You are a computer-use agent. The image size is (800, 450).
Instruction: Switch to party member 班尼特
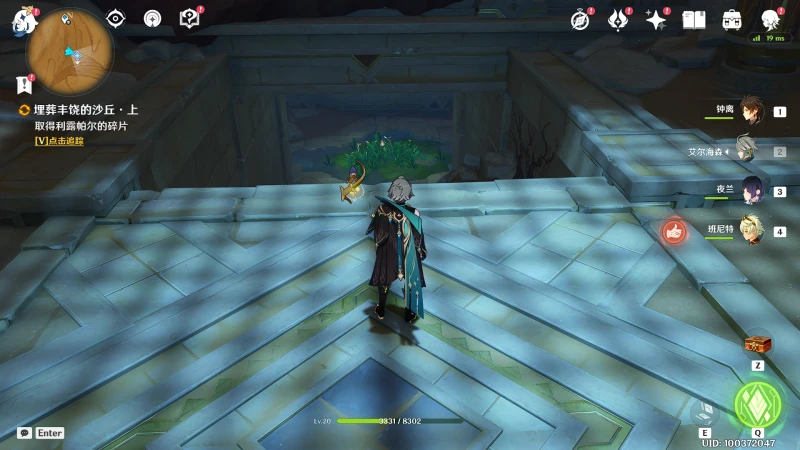tap(749, 231)
